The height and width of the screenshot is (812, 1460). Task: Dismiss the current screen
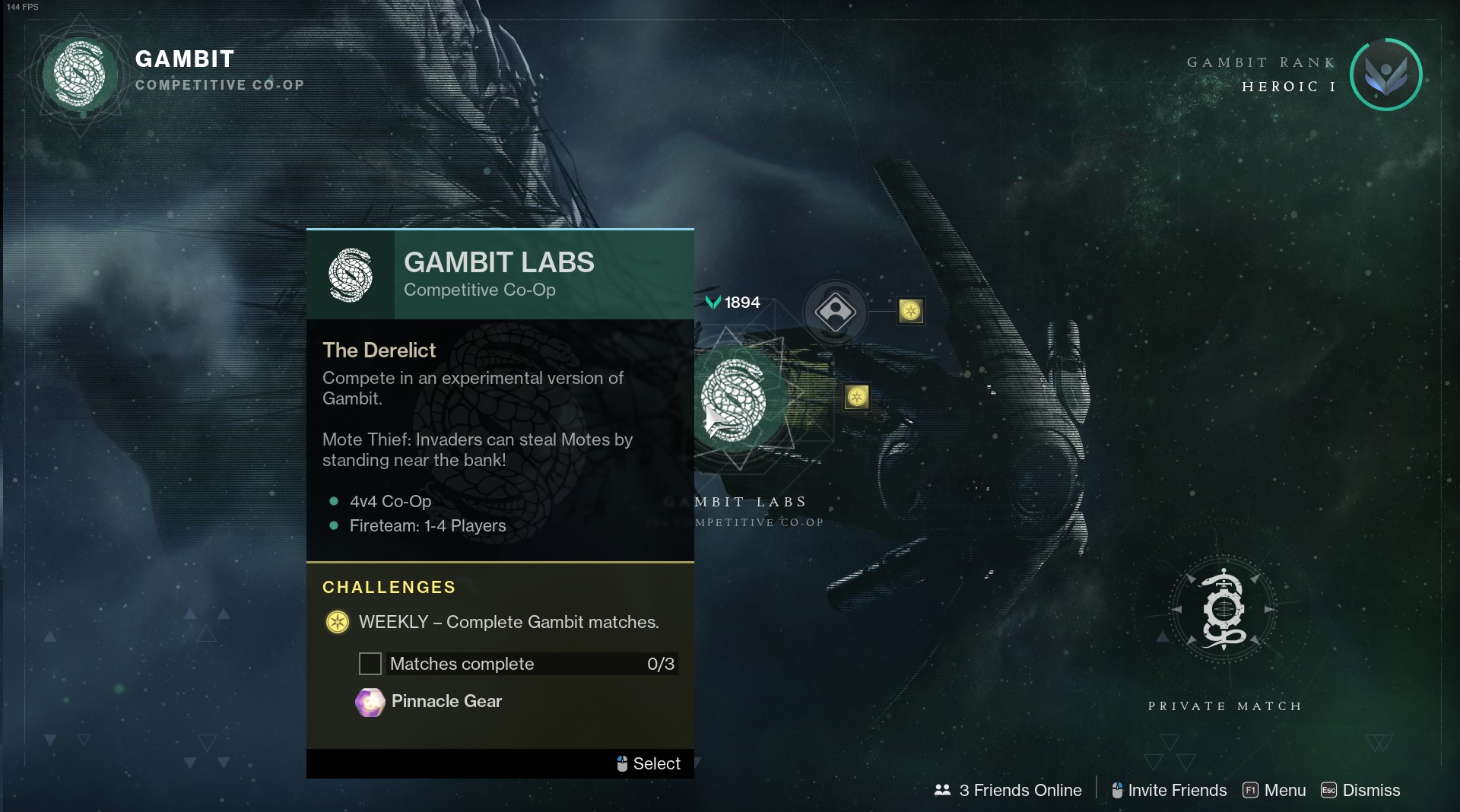1369,790
